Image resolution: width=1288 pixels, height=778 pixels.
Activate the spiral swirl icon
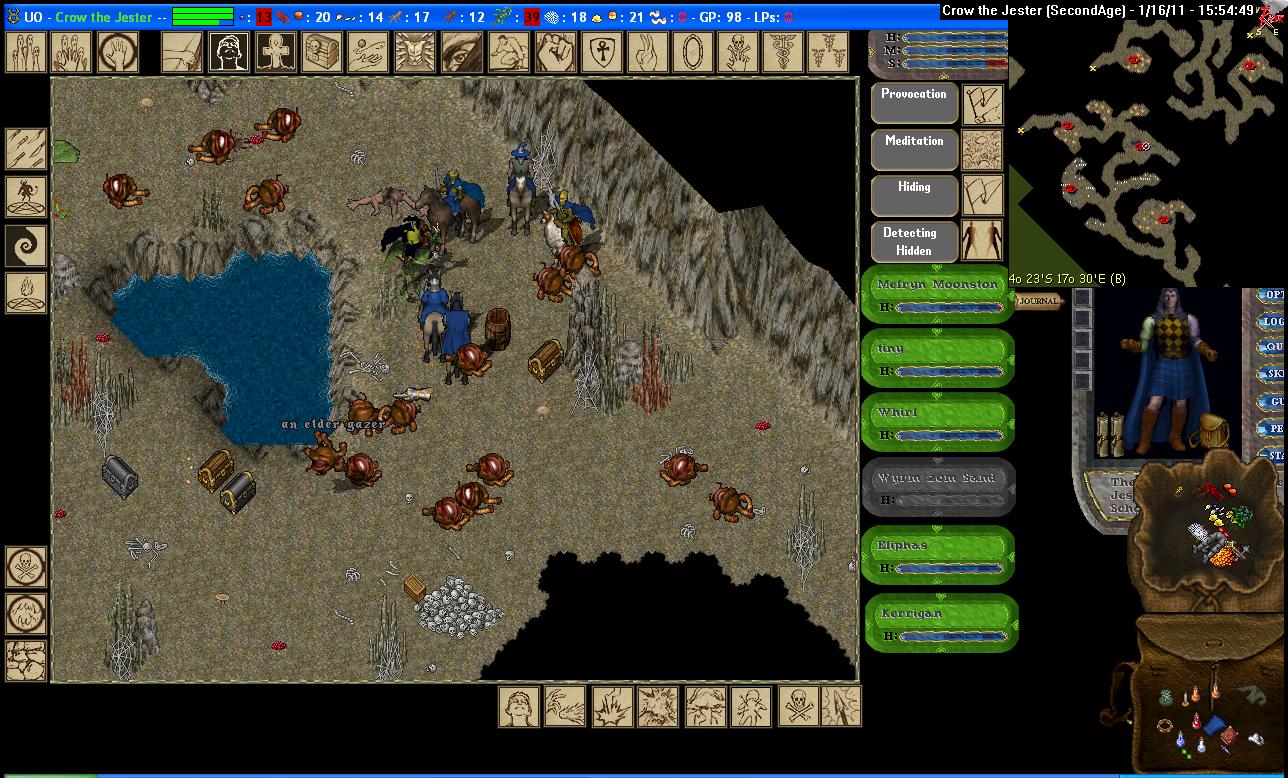[26, 245]
